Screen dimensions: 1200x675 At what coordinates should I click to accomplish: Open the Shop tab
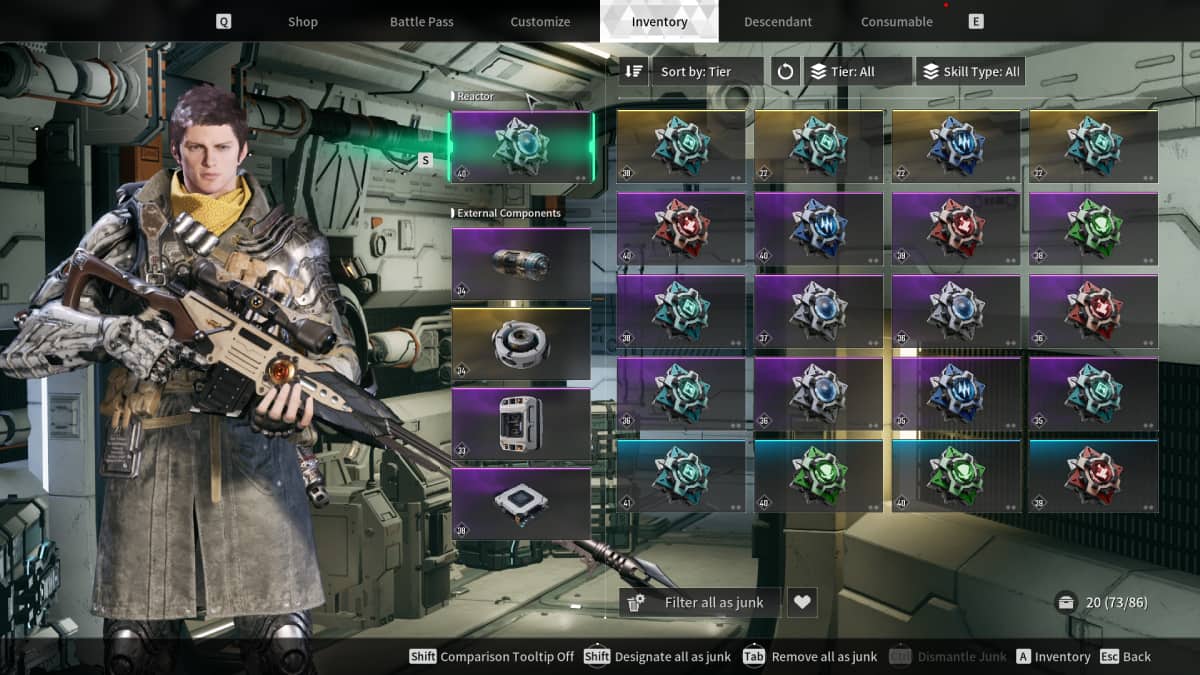click(x=302, y=22)
